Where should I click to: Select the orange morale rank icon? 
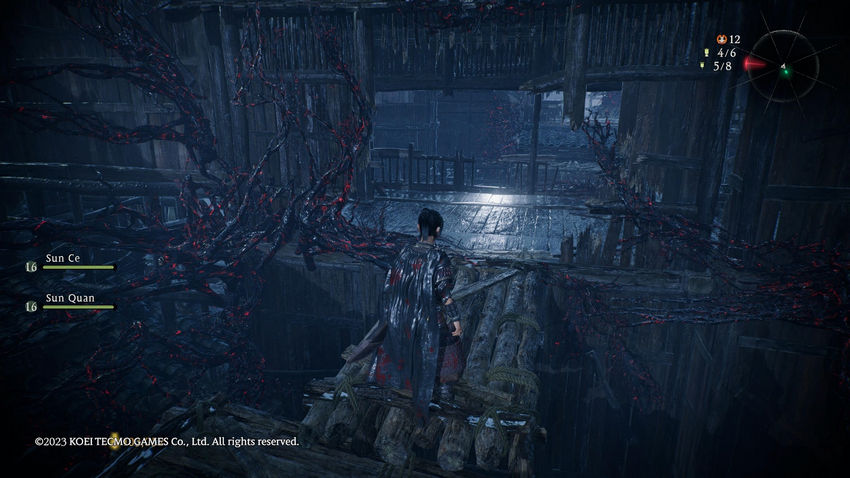pos(721,39)
